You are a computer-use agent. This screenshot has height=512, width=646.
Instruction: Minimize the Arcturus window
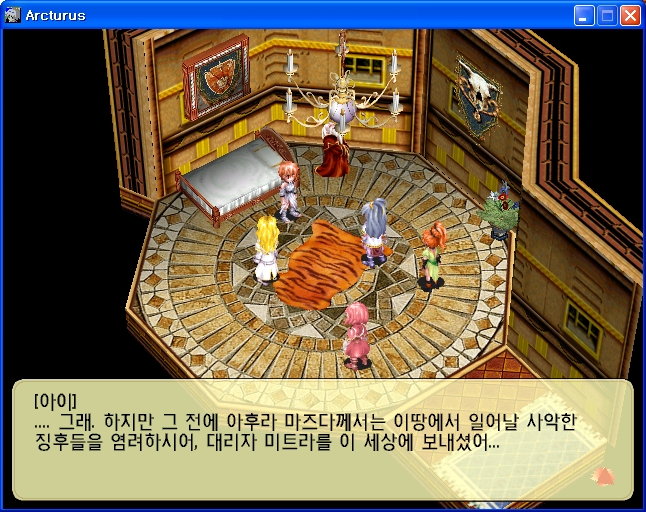click(x=584, y=16)
